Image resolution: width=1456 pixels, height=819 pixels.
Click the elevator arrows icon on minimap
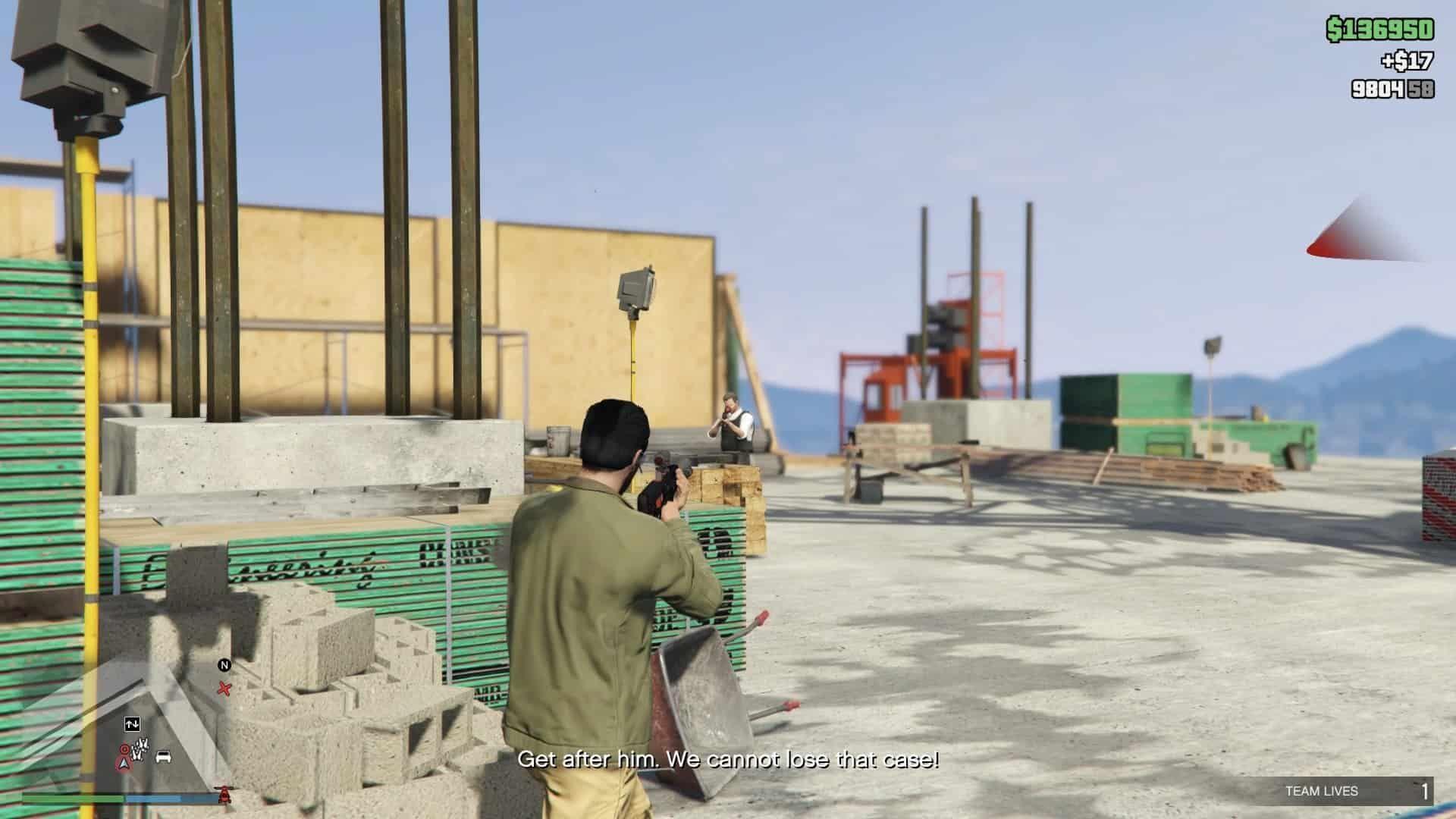(x=132, y=725)
